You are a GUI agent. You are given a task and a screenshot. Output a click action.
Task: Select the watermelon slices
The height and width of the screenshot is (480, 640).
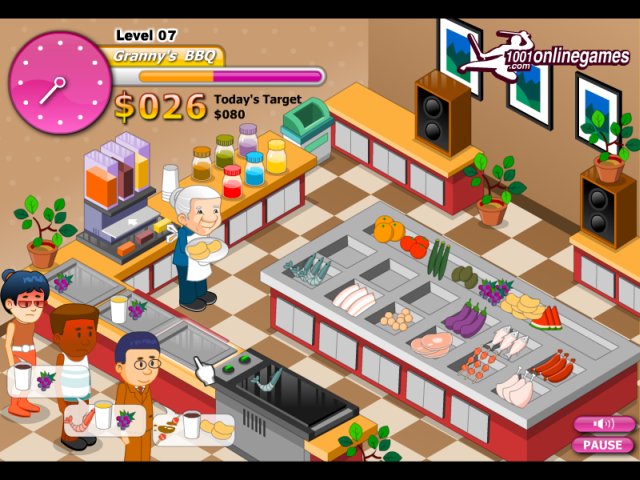coord(546,319)
